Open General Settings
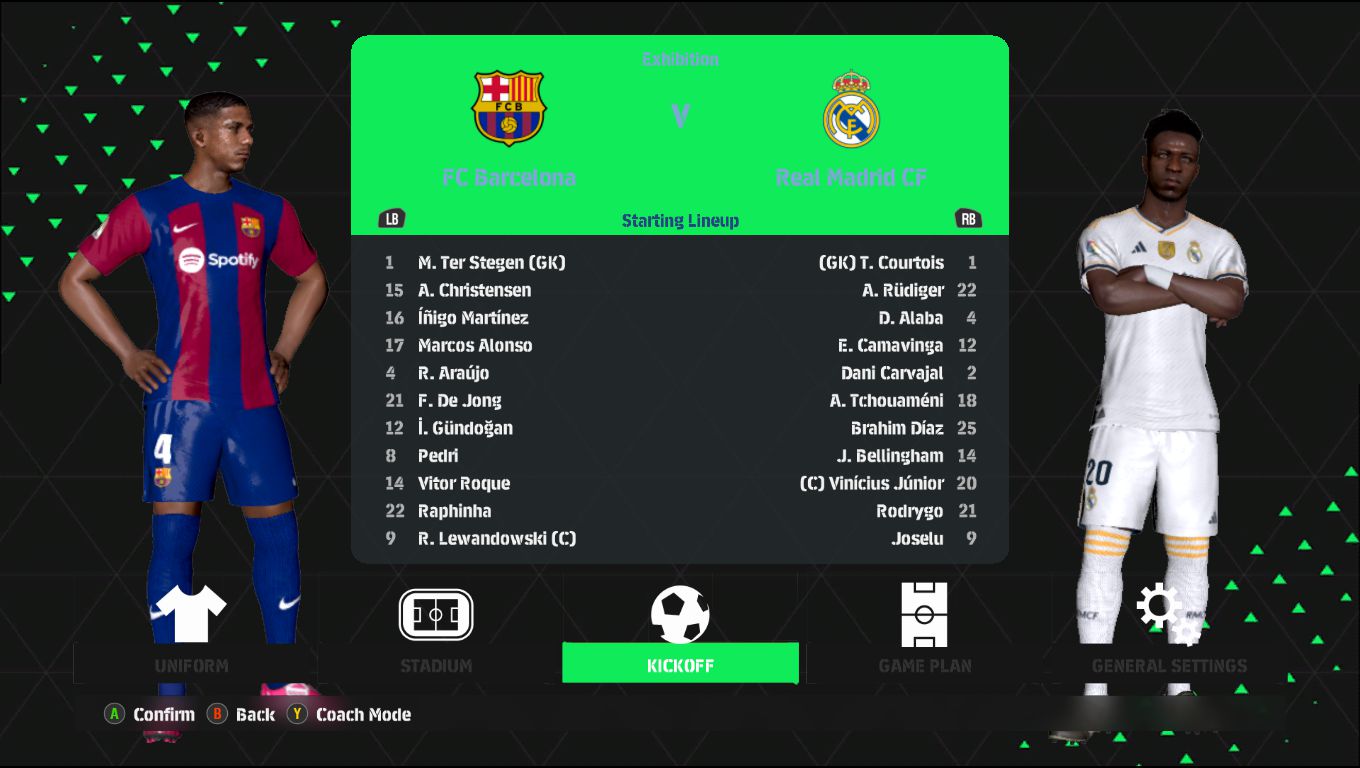Viewport: 1360px width, 768px height. coord(1169,630)
